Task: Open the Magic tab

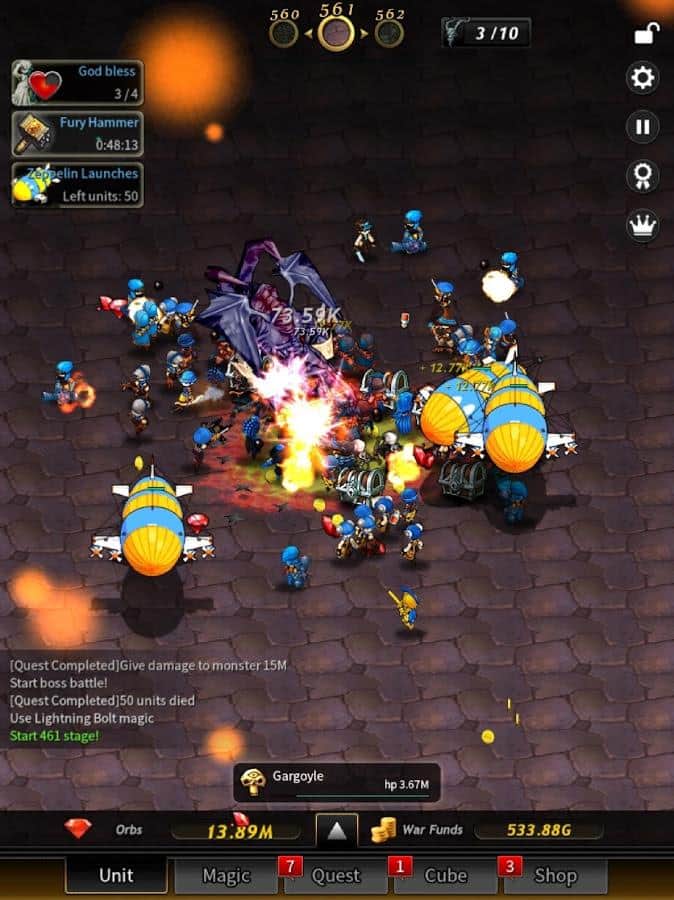Action: pos(226,875)
